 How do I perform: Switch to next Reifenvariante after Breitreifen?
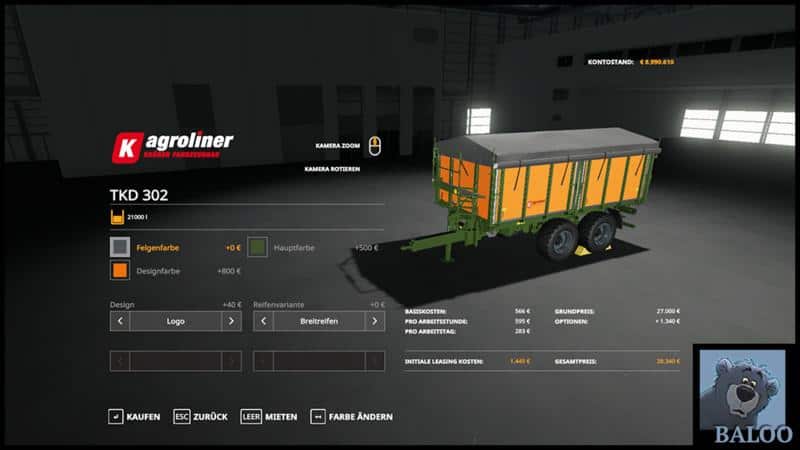pos(375,321)
